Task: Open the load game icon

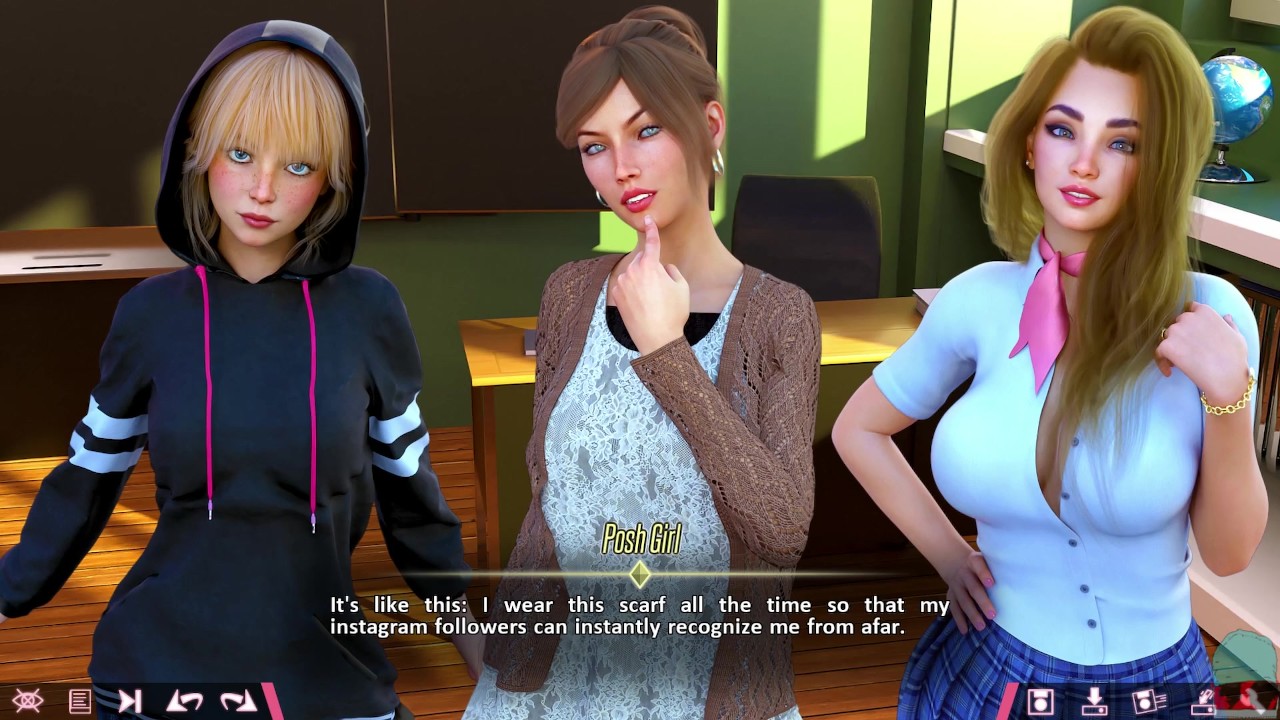Action: 1093,701
